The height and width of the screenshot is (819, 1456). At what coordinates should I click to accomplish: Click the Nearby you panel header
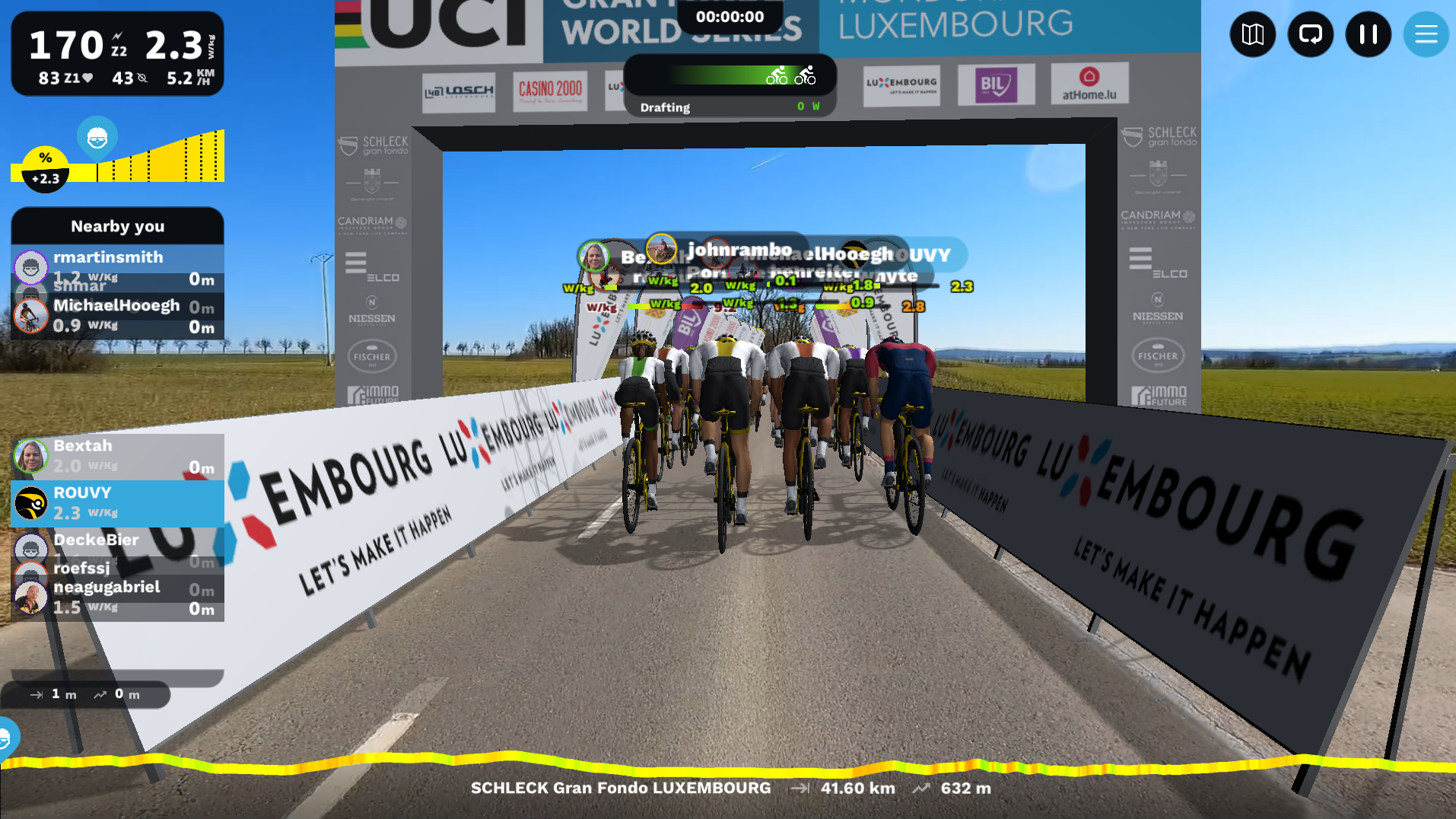point(117,226)
